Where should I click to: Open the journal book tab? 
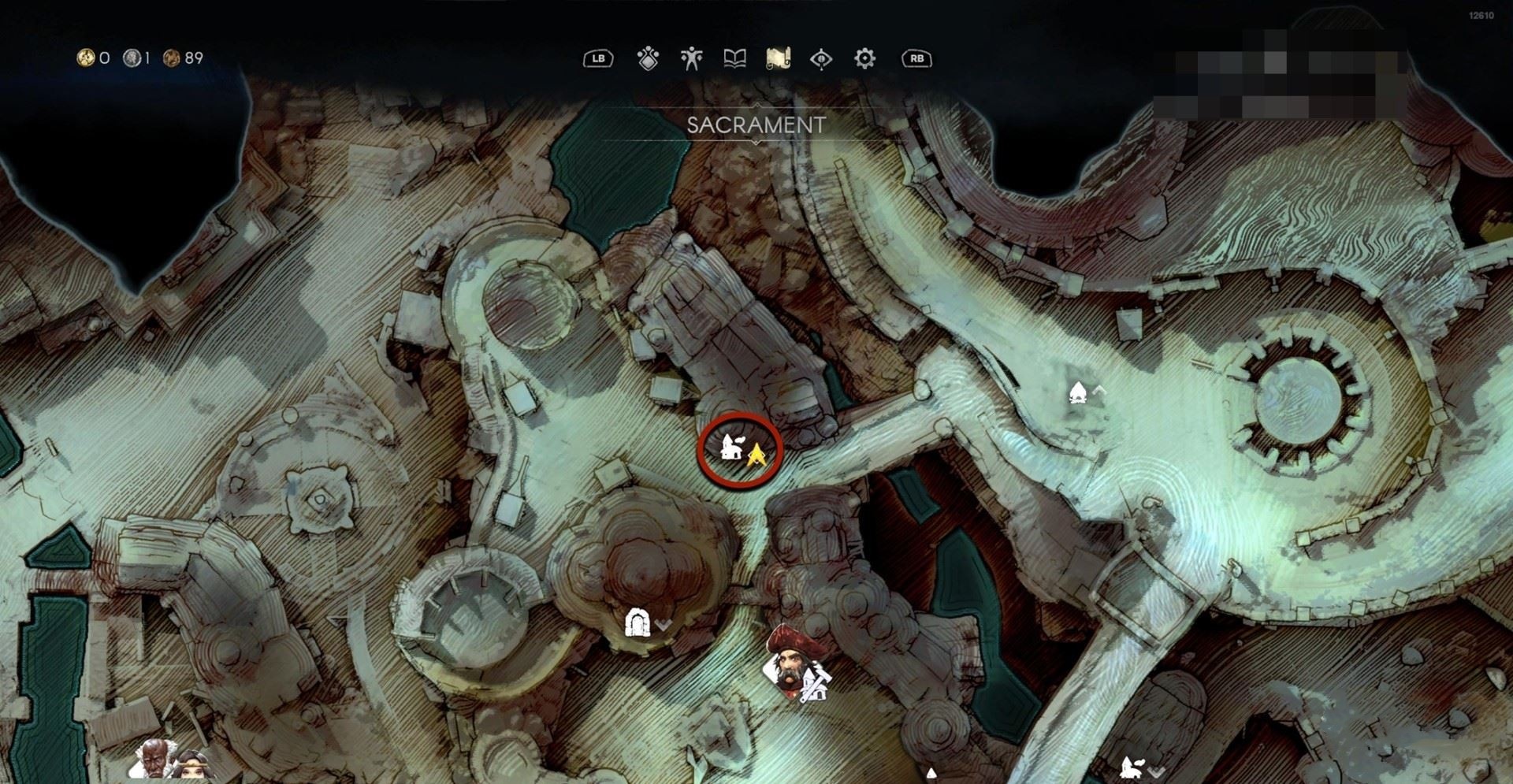(734, 58)
